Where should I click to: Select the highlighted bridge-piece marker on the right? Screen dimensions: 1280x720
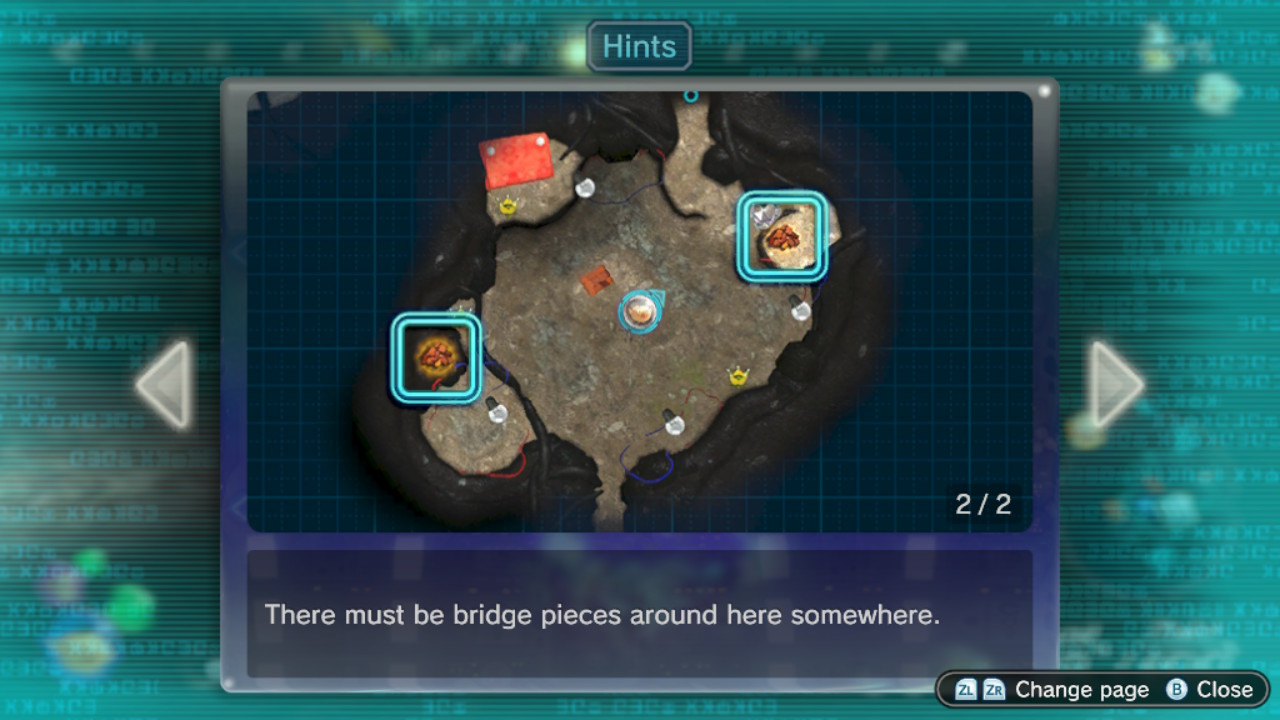tap(782, 237)
